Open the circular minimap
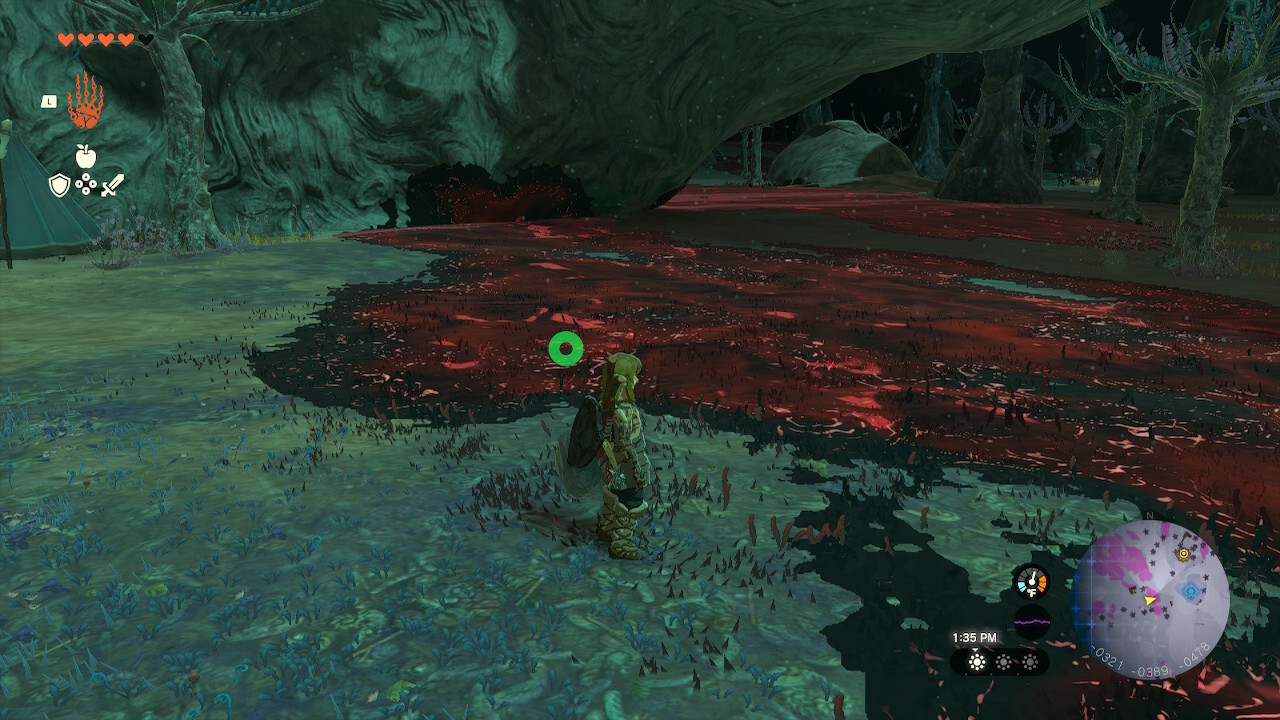 (x=1150, y=600)
